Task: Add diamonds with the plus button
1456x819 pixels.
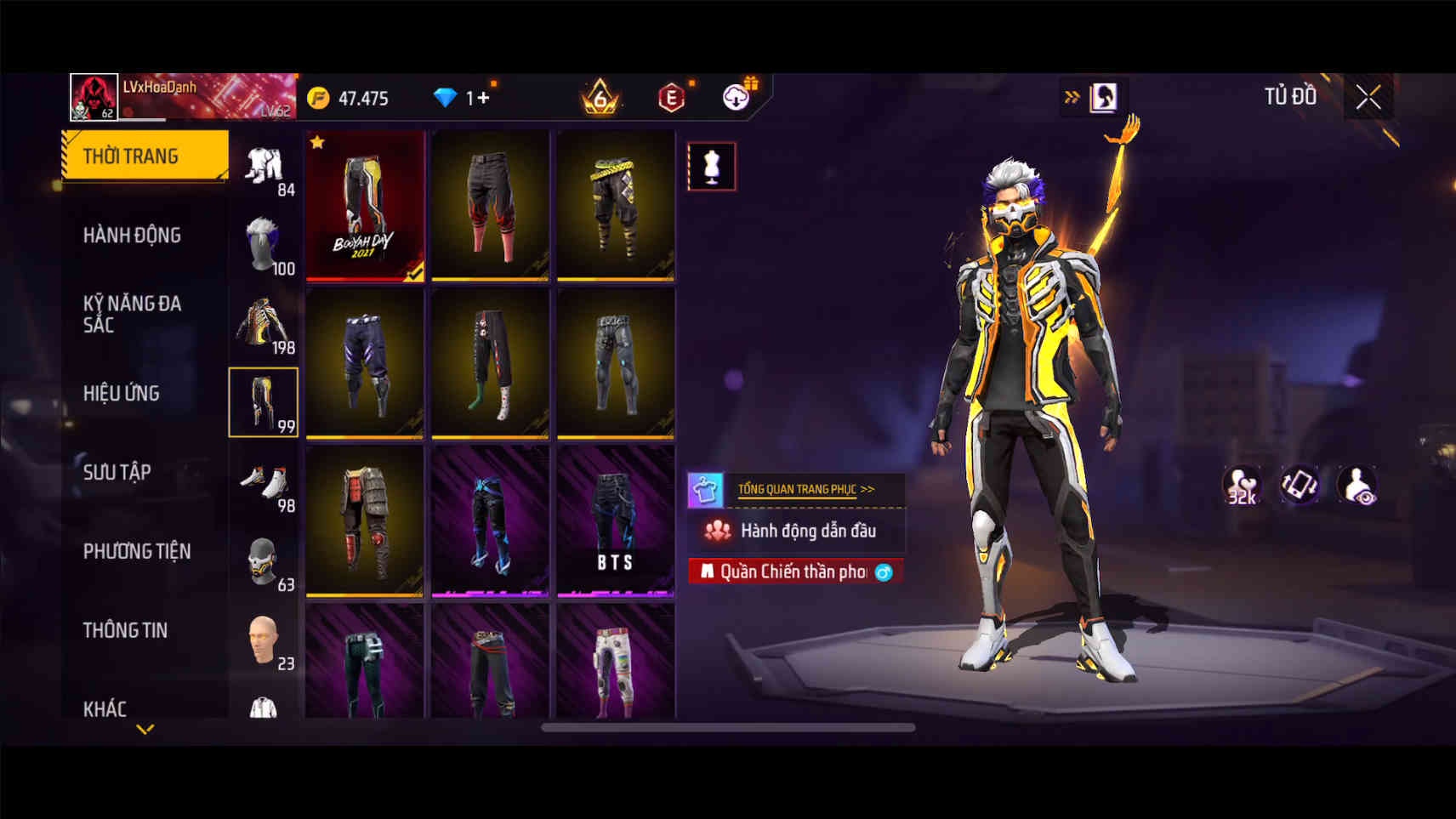Action: click(x=483, y=98)
